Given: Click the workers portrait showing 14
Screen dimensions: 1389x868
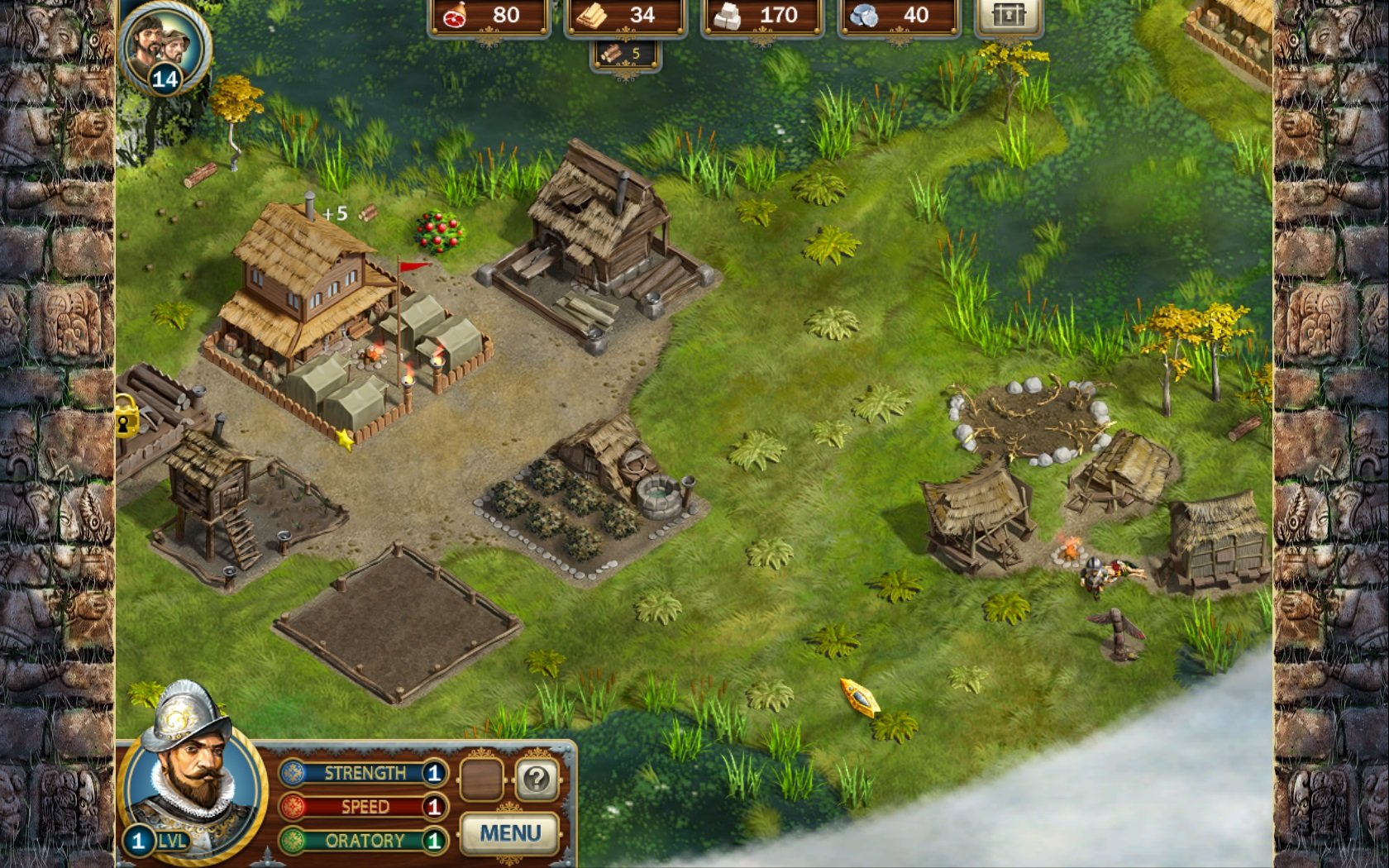Looking at the screenshot, I should (x=165, y=46).
